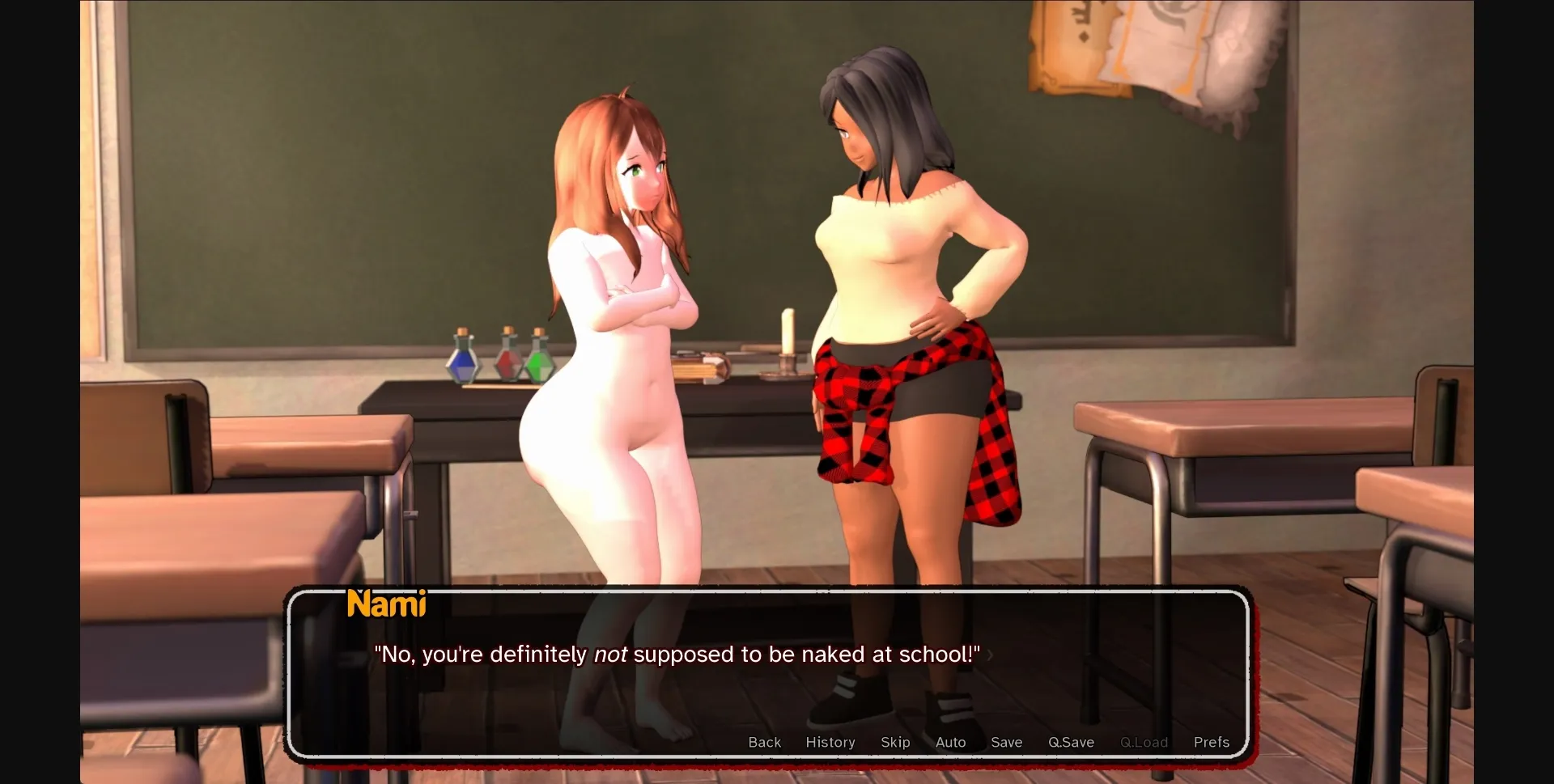Screen dimensions: 1554x784
Task: Click the Q.Load option
Action: 1144,742
